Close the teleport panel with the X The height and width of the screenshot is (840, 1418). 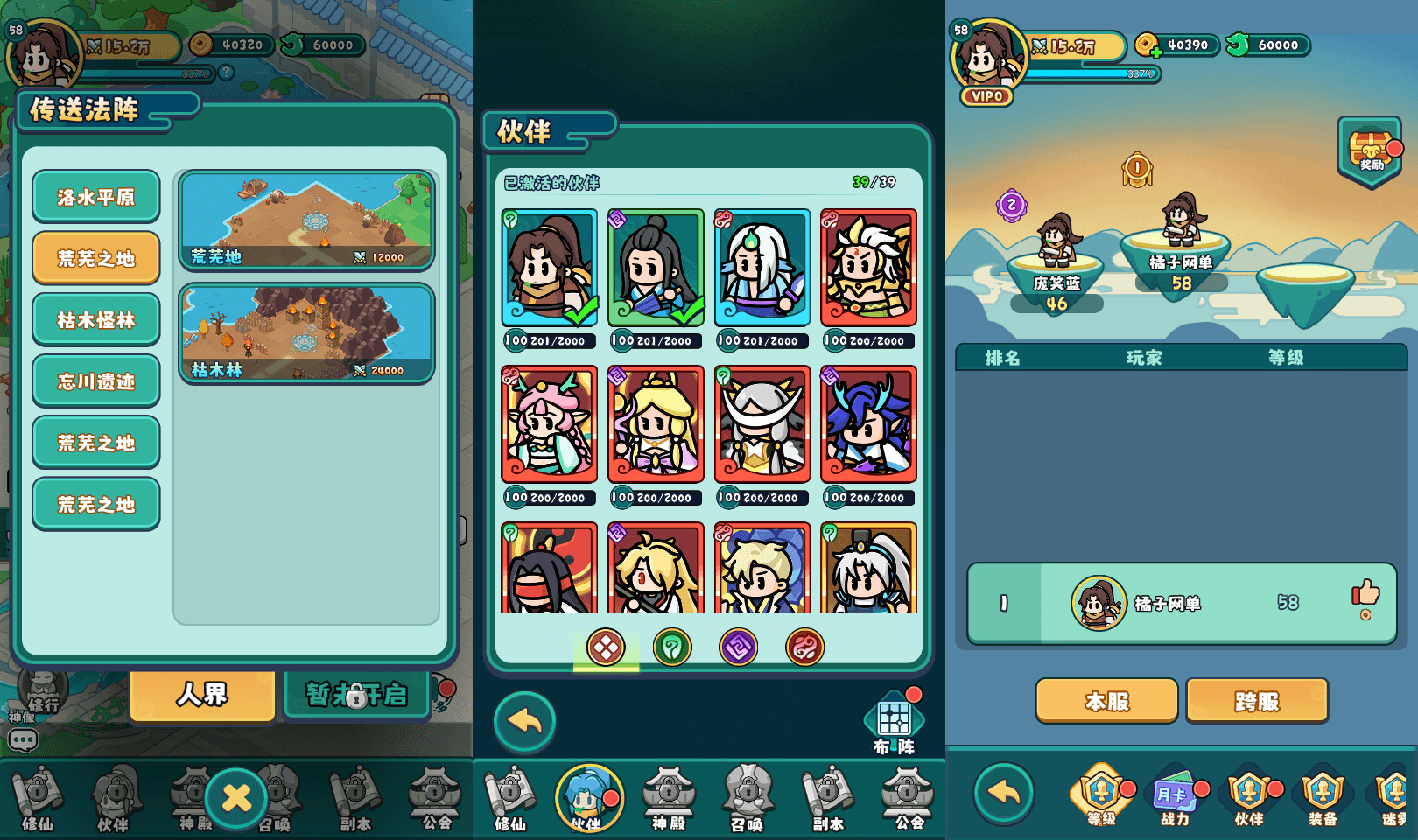pos(236,797)
